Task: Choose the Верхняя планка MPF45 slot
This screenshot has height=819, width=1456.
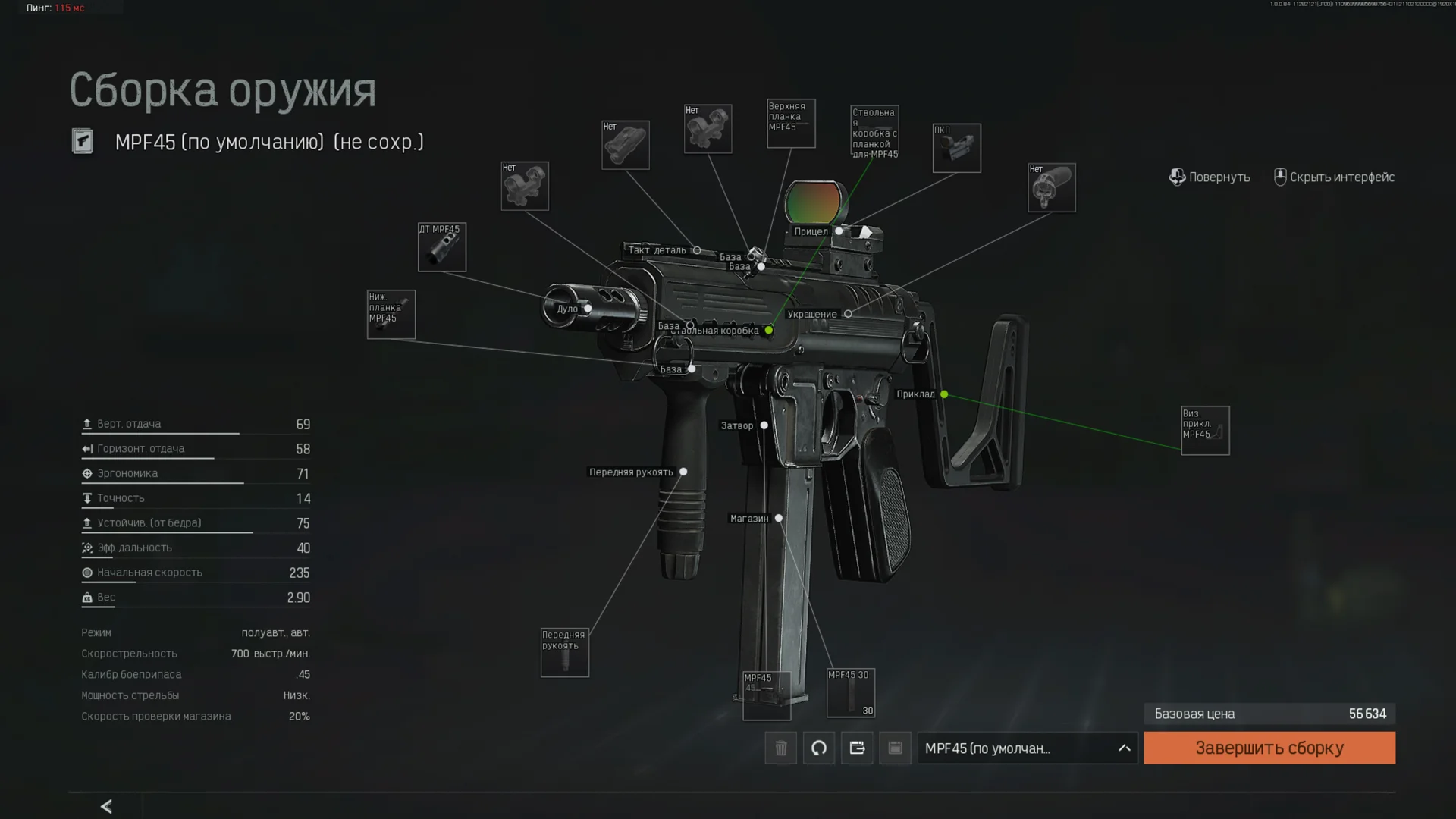Action: [791, 124]
